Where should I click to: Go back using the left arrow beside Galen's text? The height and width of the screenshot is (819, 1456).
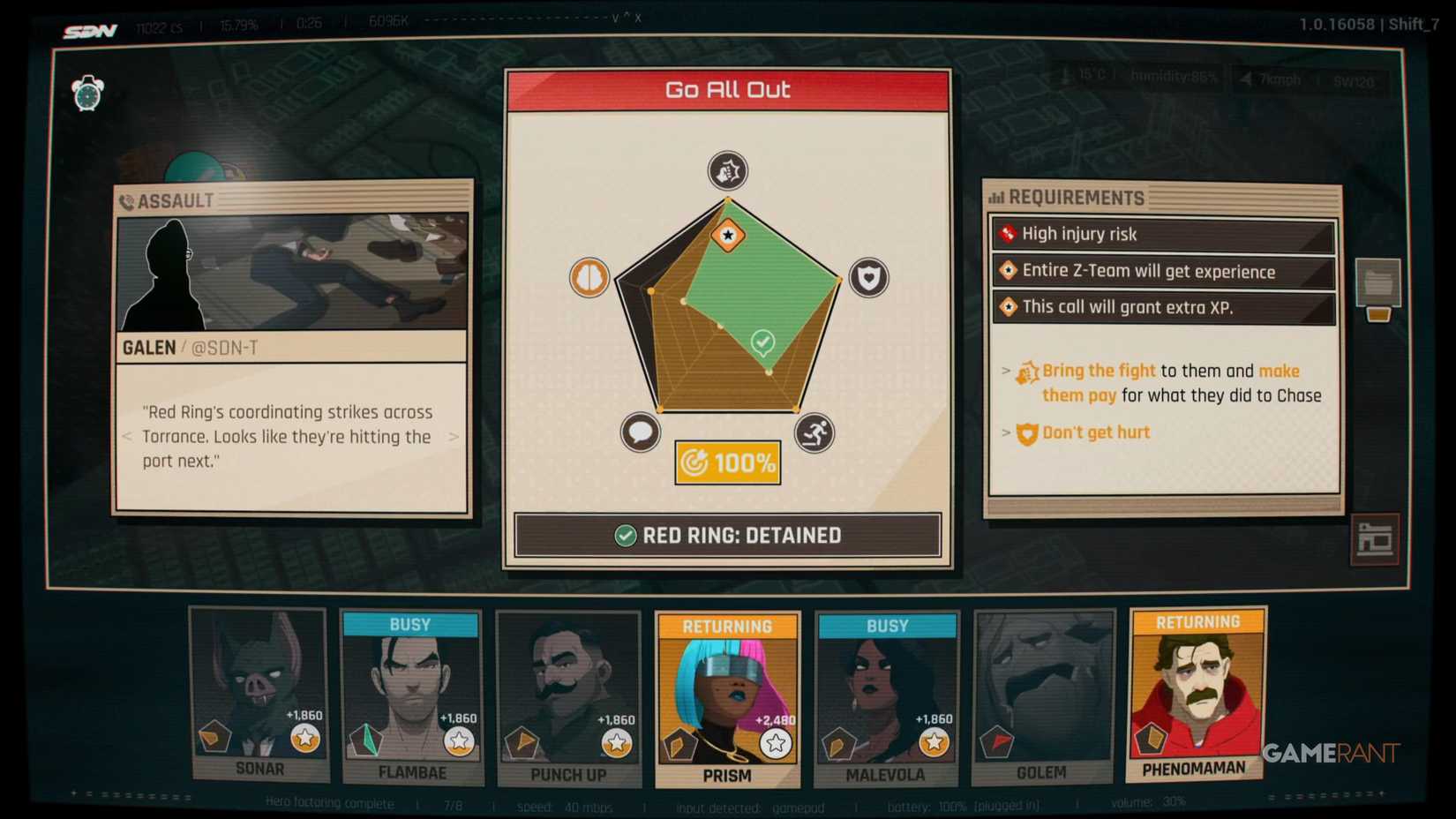pos(124,437)
